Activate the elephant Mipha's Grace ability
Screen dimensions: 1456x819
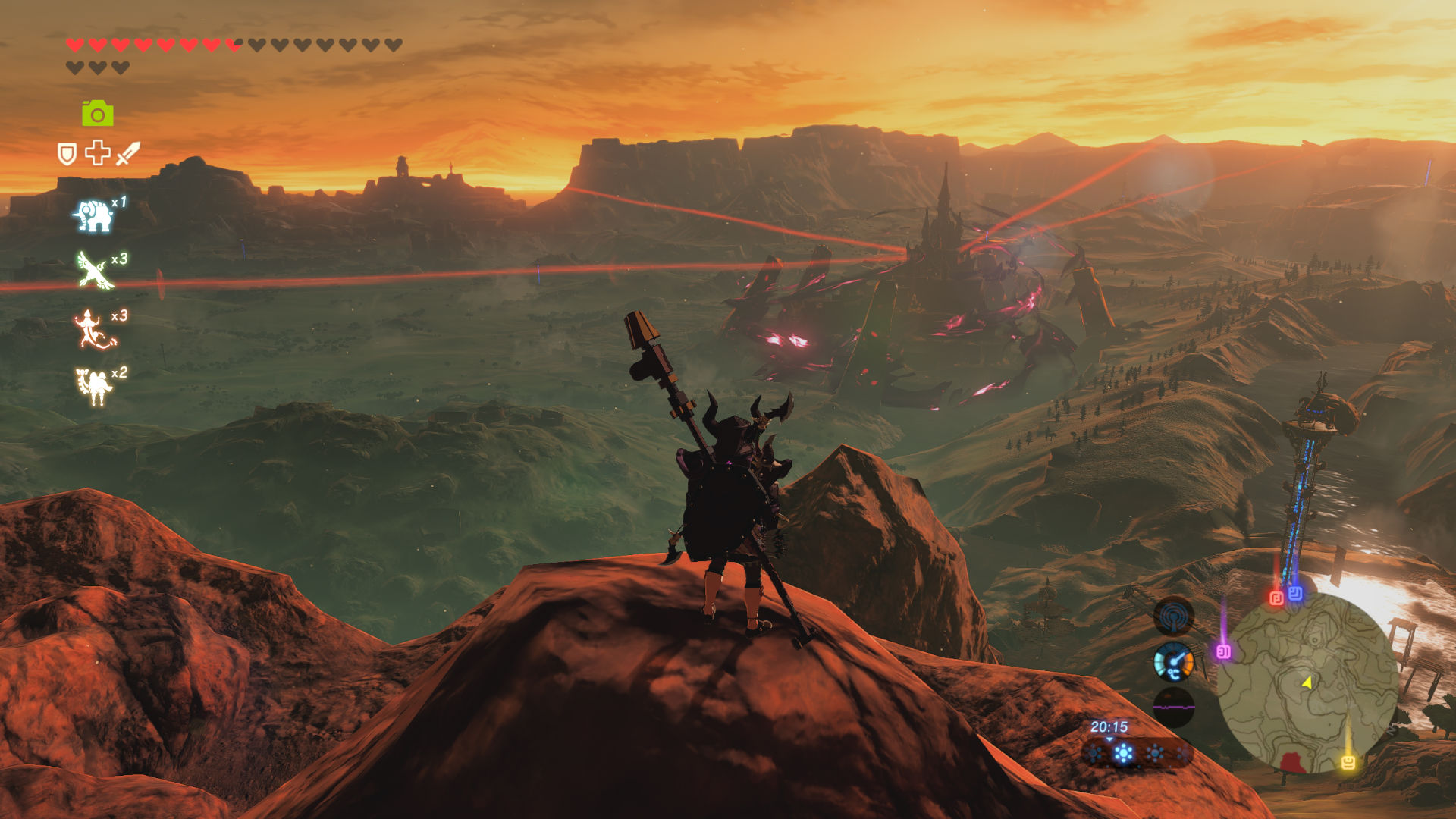click(x=94, y=215)
